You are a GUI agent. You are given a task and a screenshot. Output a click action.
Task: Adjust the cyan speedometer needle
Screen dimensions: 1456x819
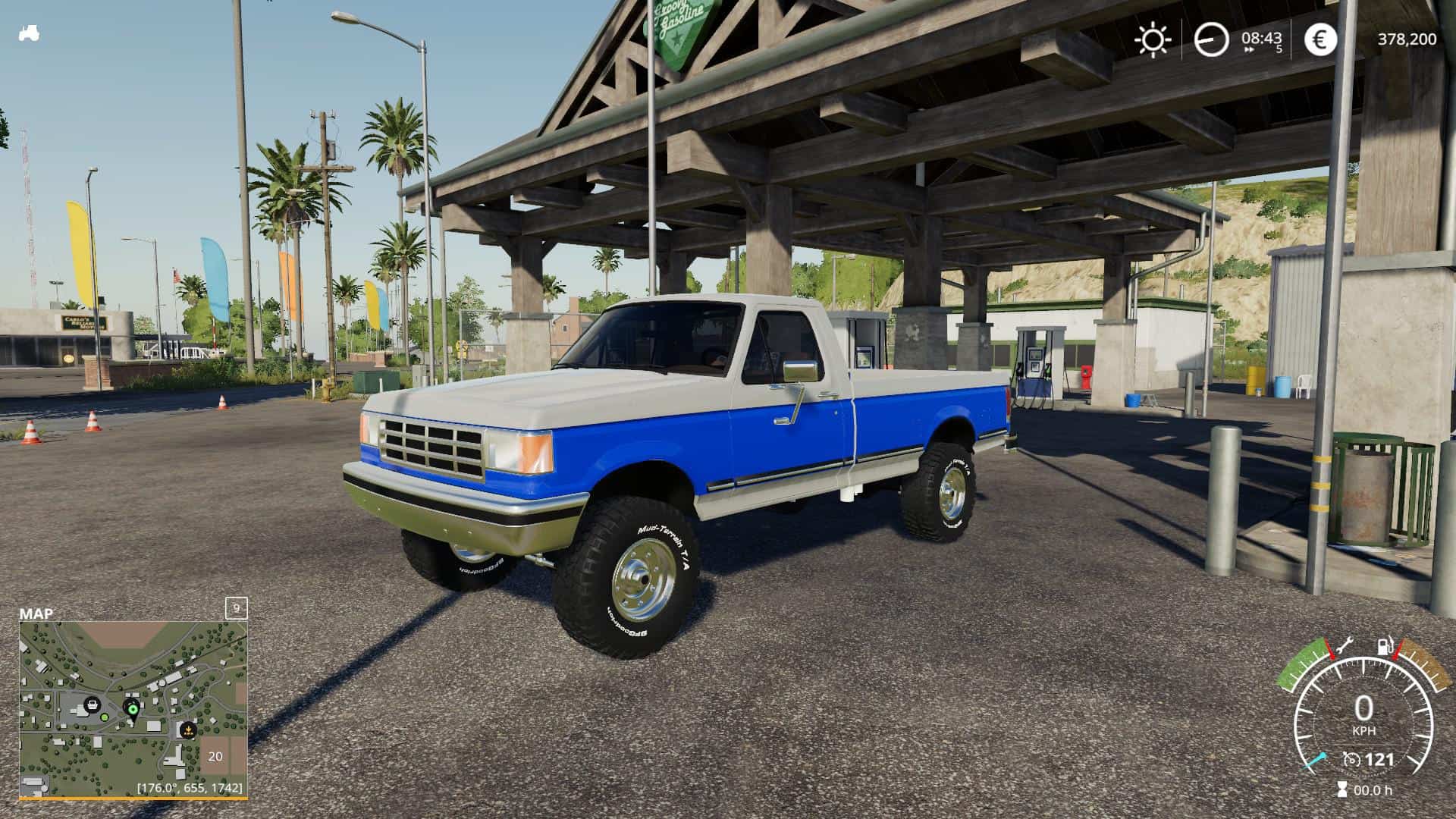coord(1316,761)
